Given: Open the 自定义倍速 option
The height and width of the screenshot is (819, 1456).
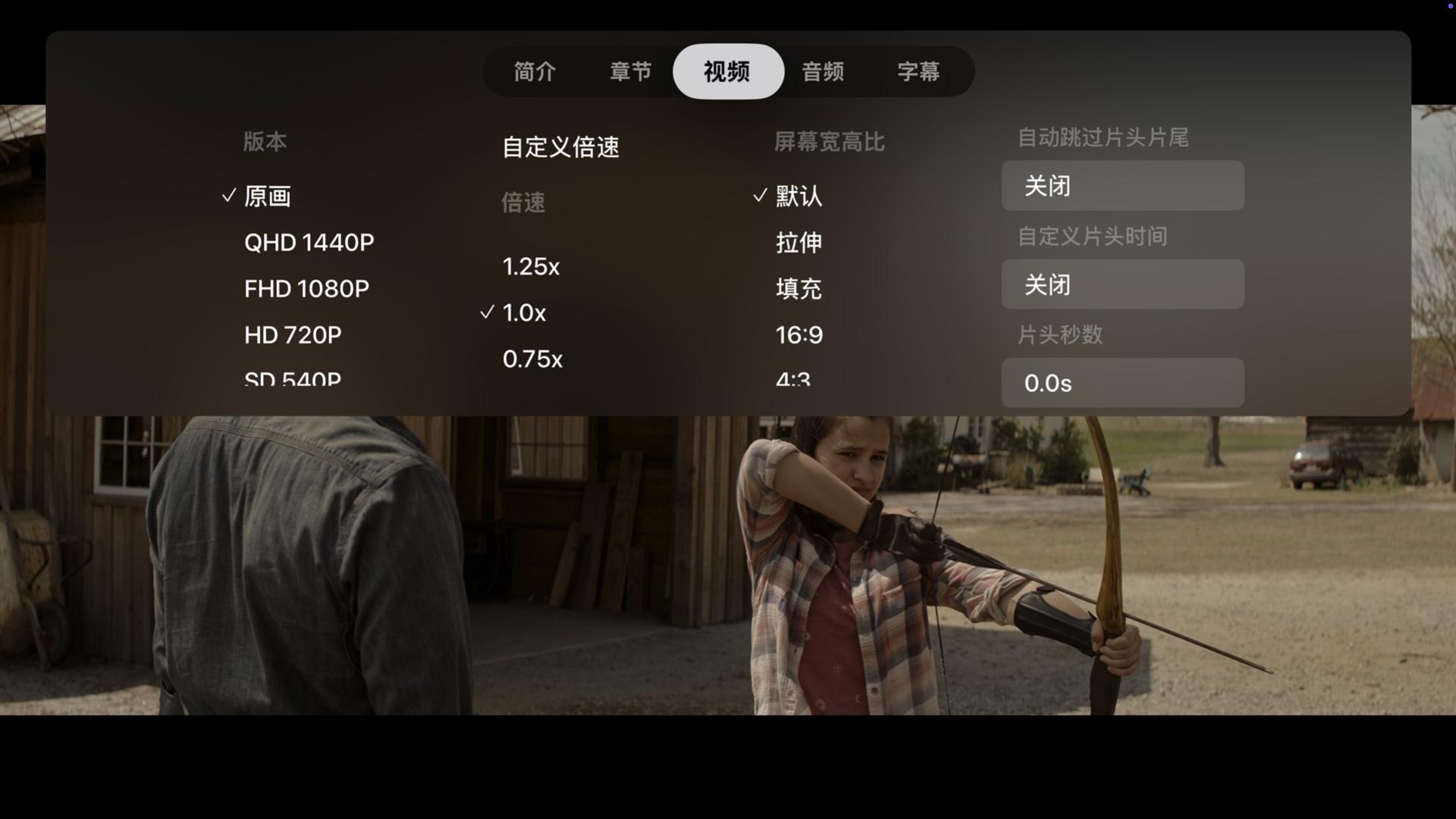Looking at the screenshot, I should 560,147.
